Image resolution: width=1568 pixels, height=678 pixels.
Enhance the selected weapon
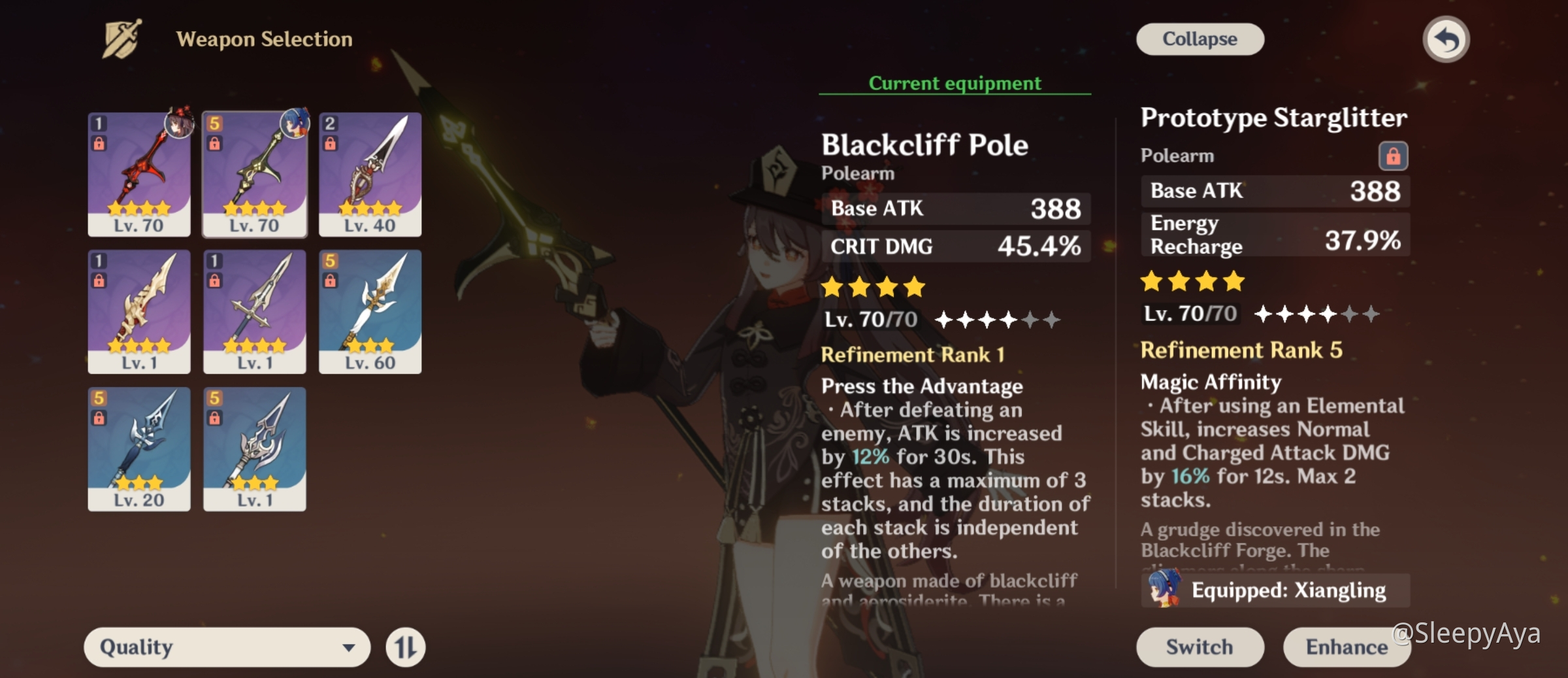coord(1346,647)
